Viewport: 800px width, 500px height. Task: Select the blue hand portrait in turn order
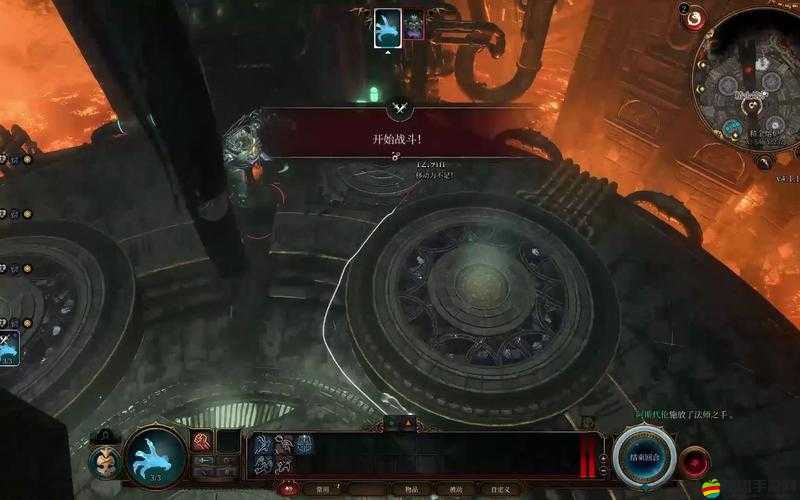click(387, 27)
